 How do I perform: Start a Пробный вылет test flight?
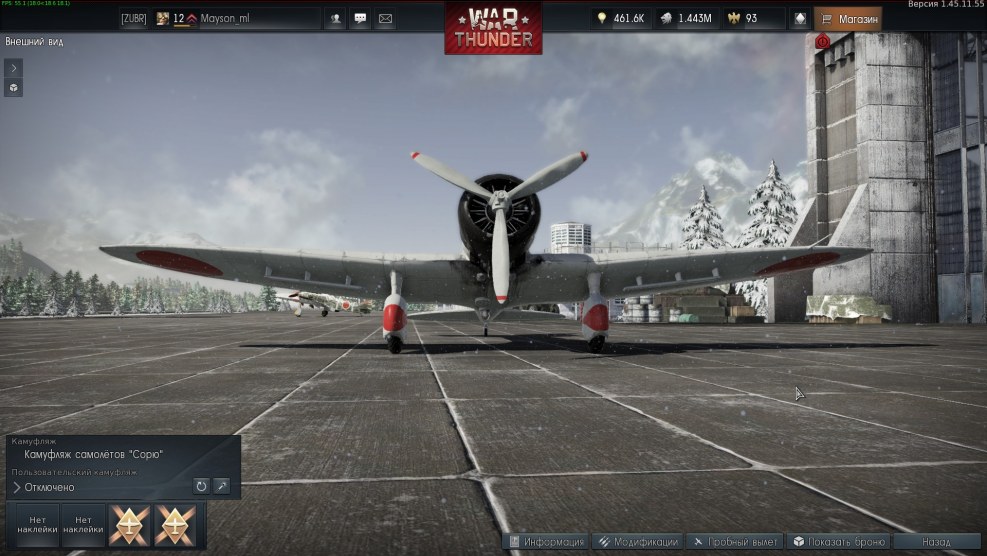tap(735, 541)
